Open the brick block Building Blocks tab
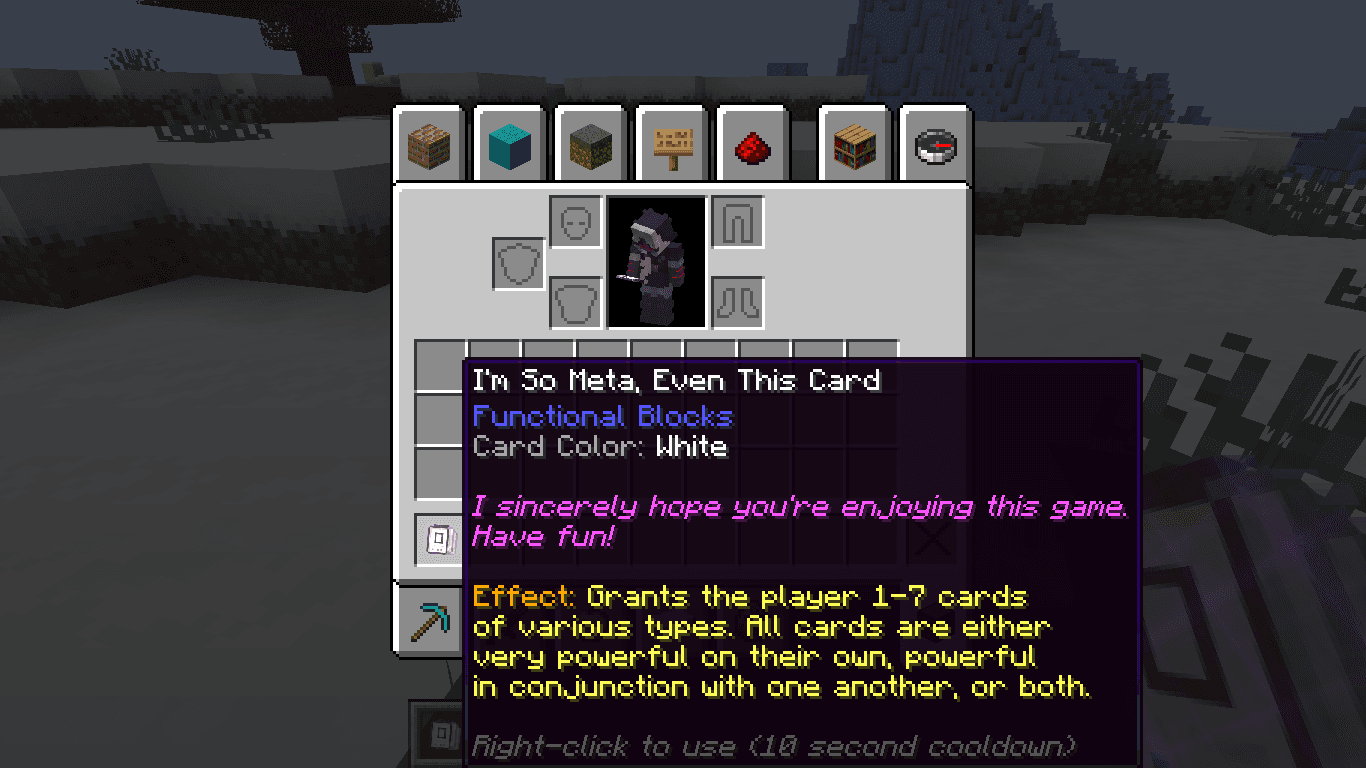The image size is (1366, 768). [x=430, y=147]
